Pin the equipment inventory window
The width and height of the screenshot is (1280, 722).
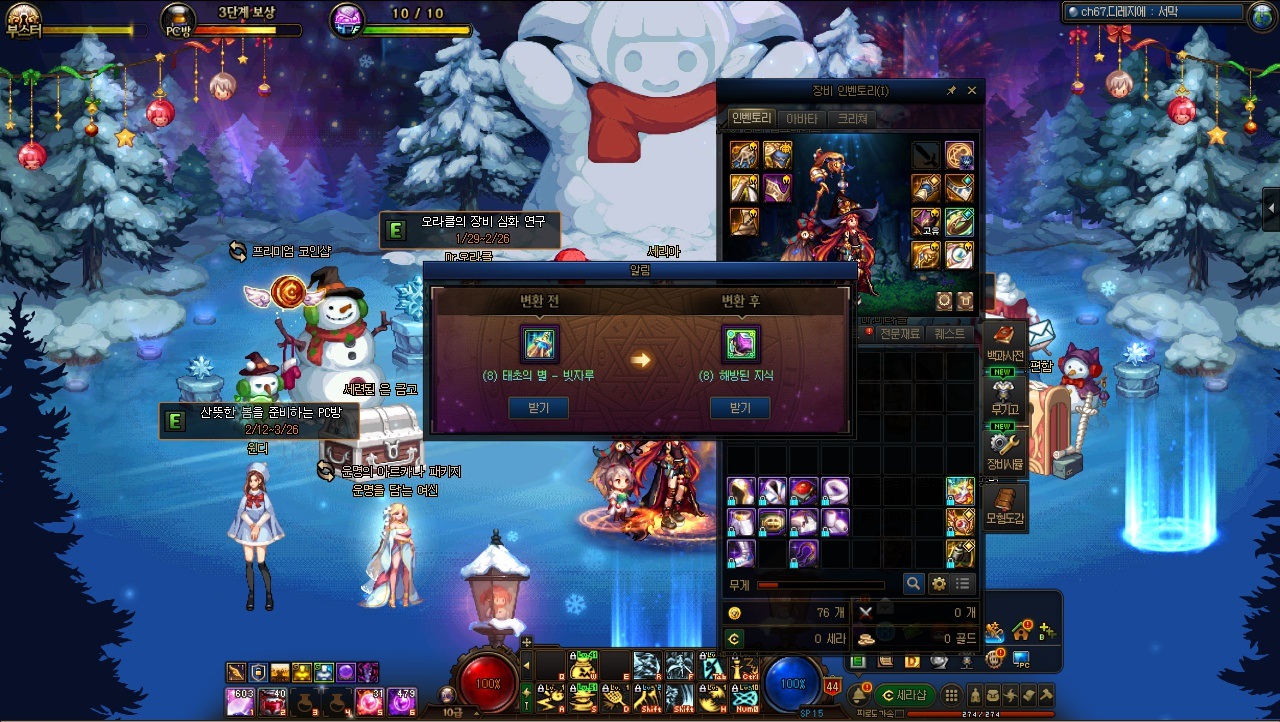(x=952, y=91)
